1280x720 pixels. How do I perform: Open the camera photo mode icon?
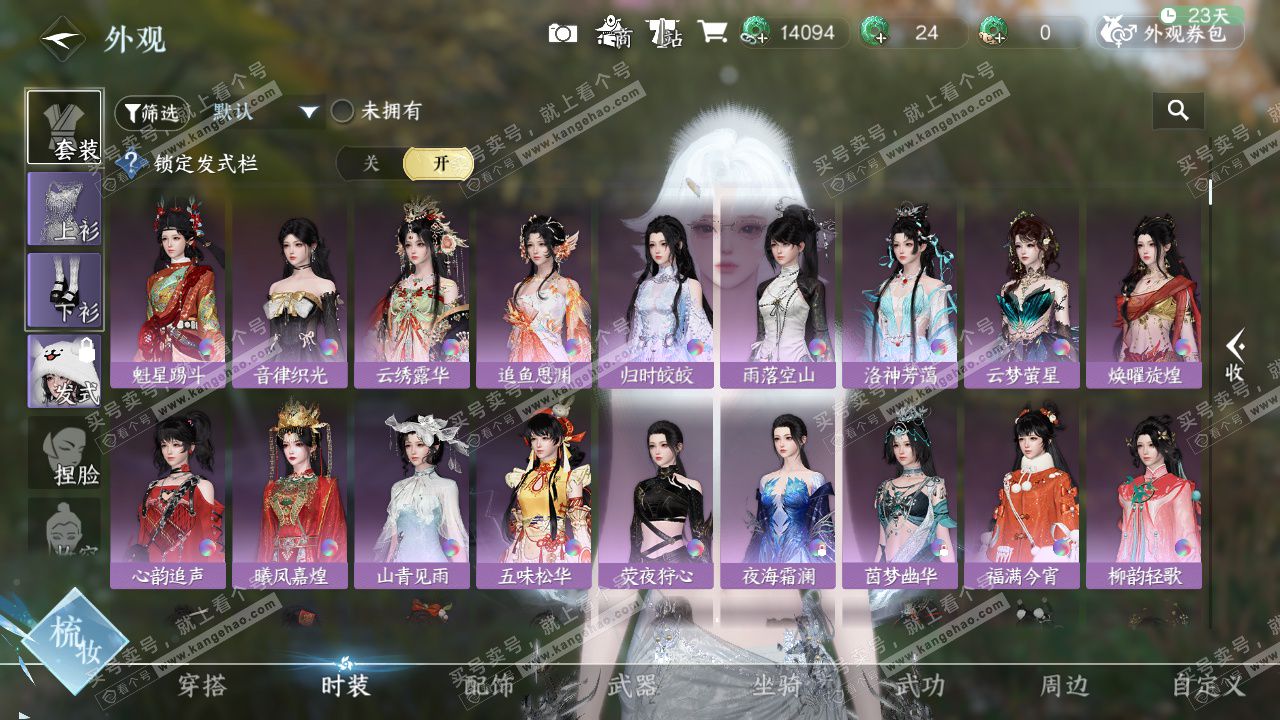(x=563, y=33)
